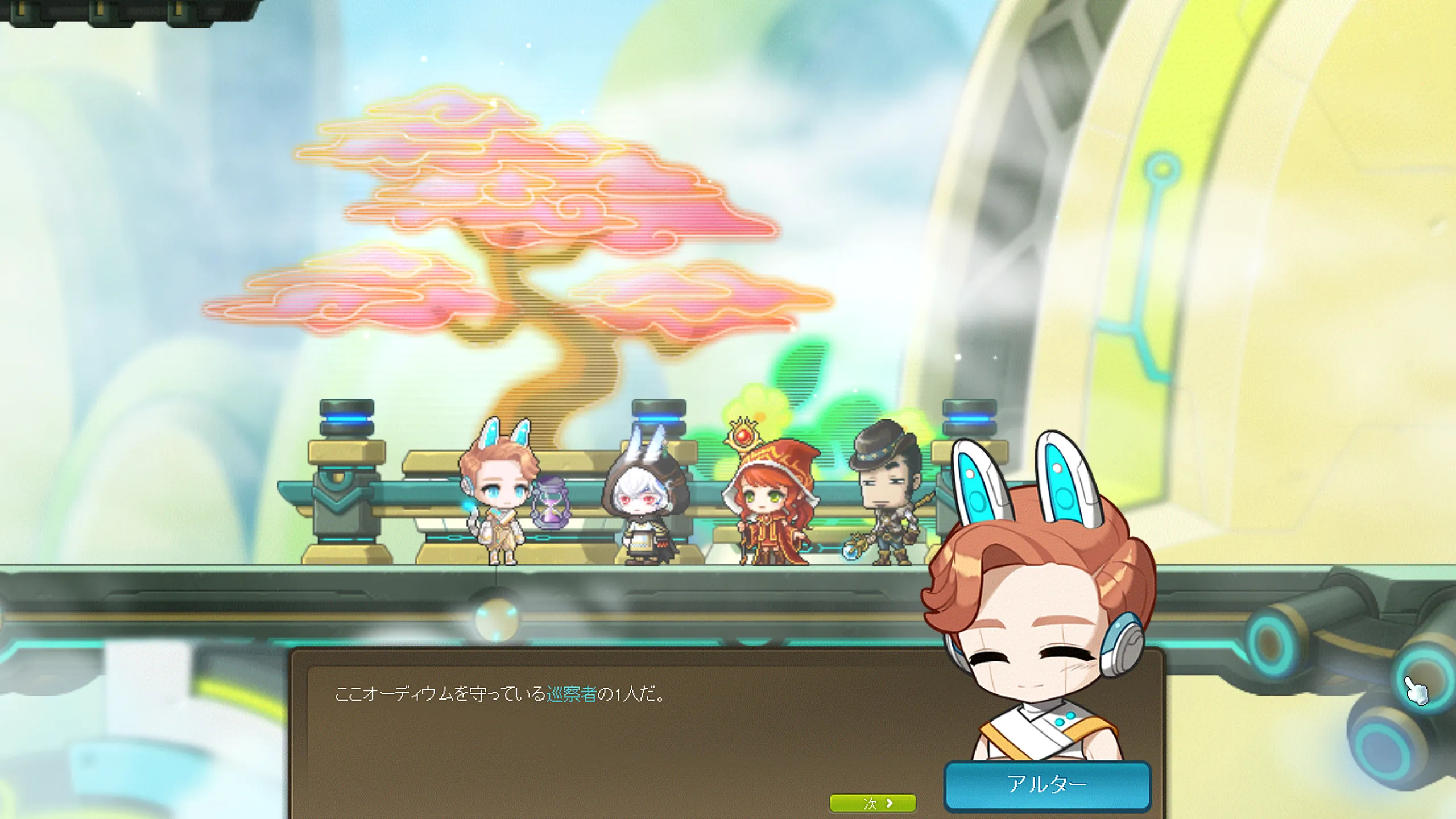1456x819 pixels.
Task: Advance dialogue with the green 次 button
Action: point(872,803)
